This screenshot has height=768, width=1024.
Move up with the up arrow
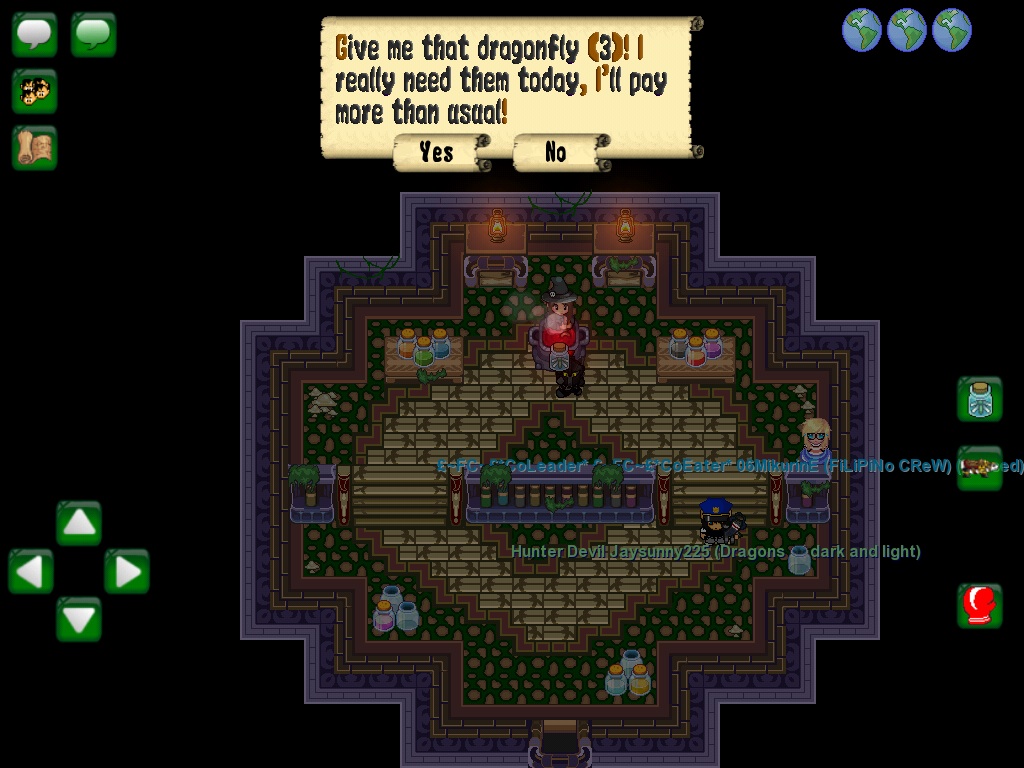79,523
